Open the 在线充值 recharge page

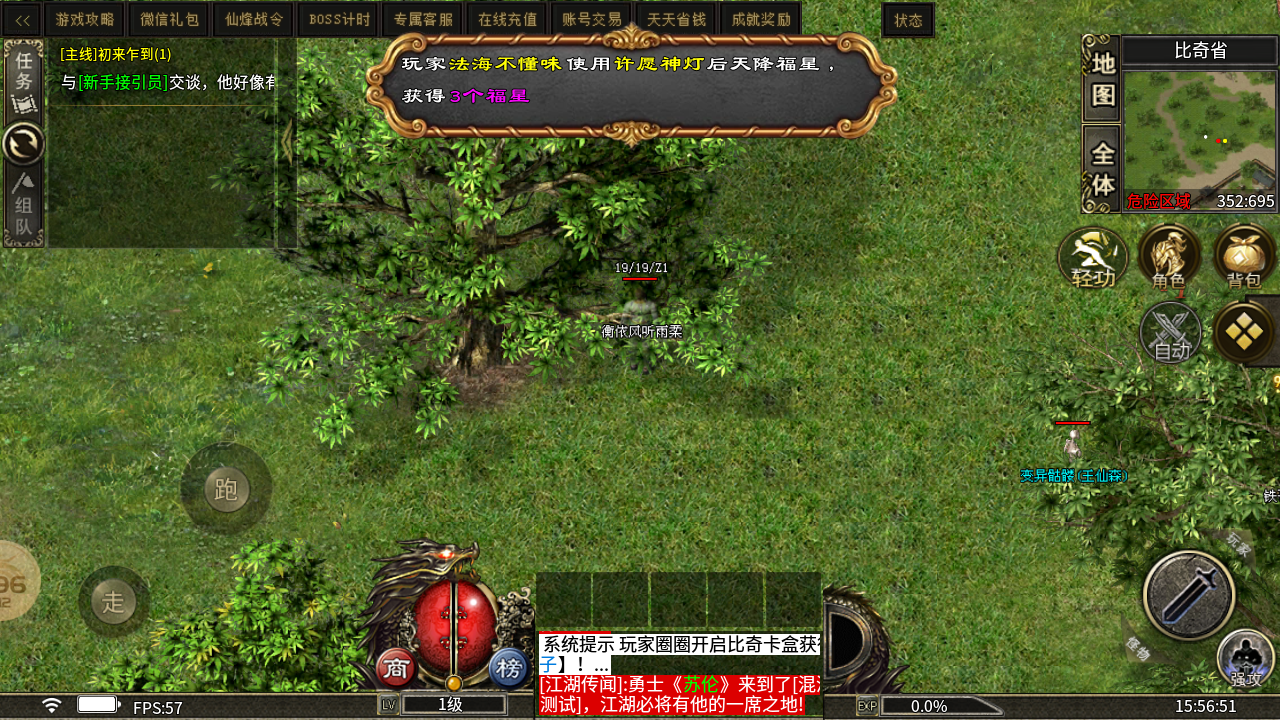pos(507,20)
